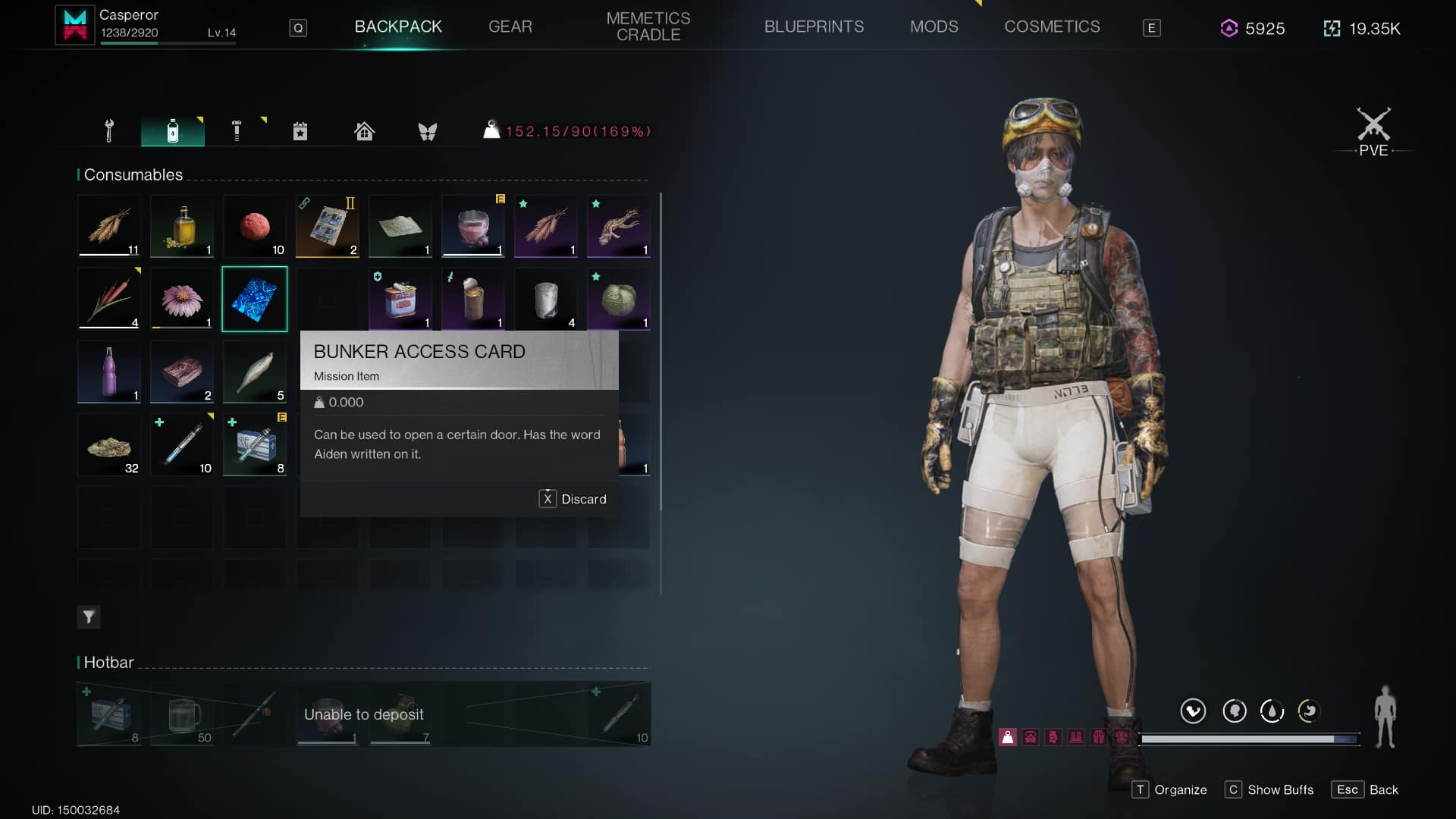Select the butterfly inventory category

(x=428, y=131)
